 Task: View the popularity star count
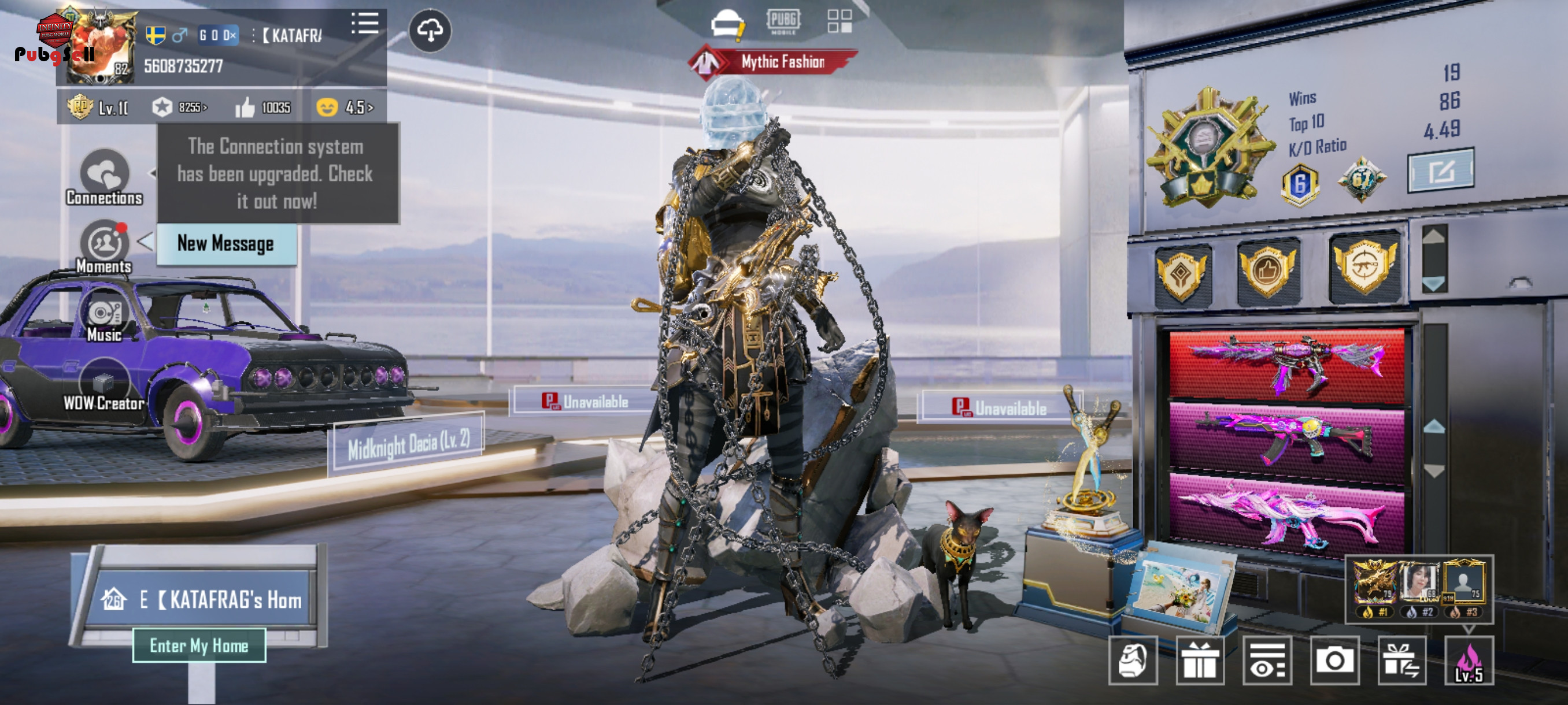click(179, 107)
